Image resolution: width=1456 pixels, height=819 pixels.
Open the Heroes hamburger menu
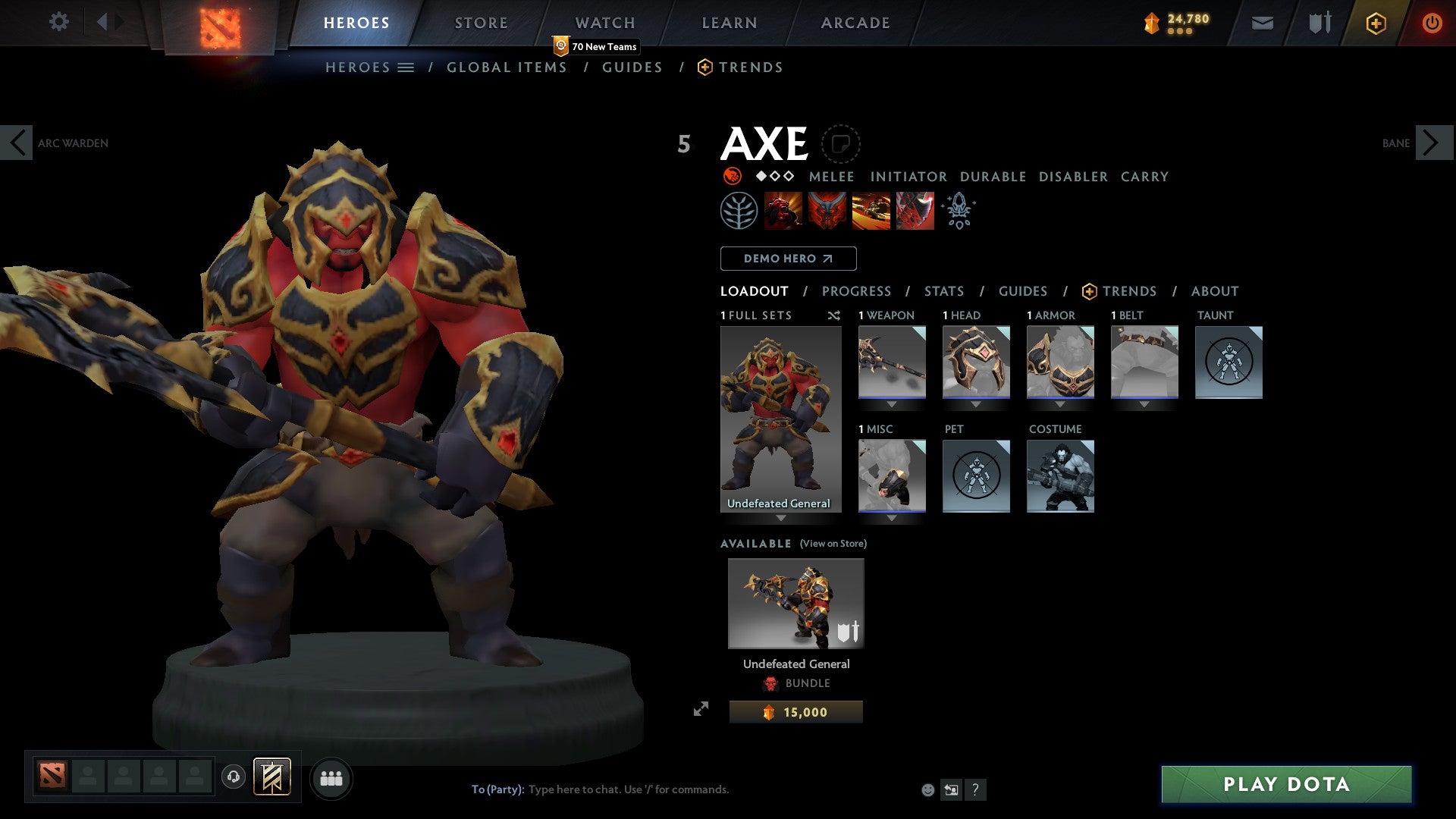(x=406, y=67)
